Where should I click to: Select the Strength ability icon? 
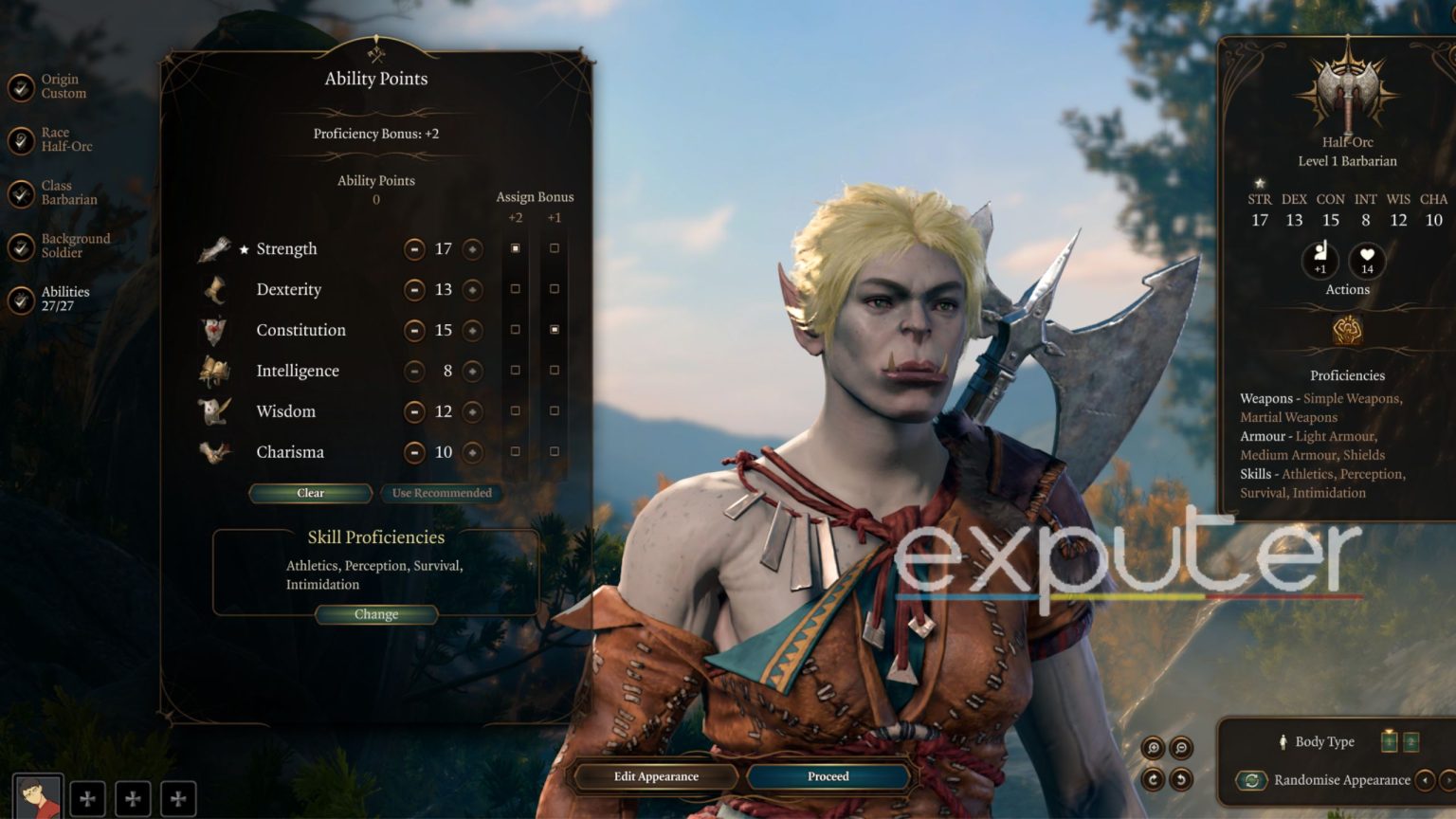216,248
